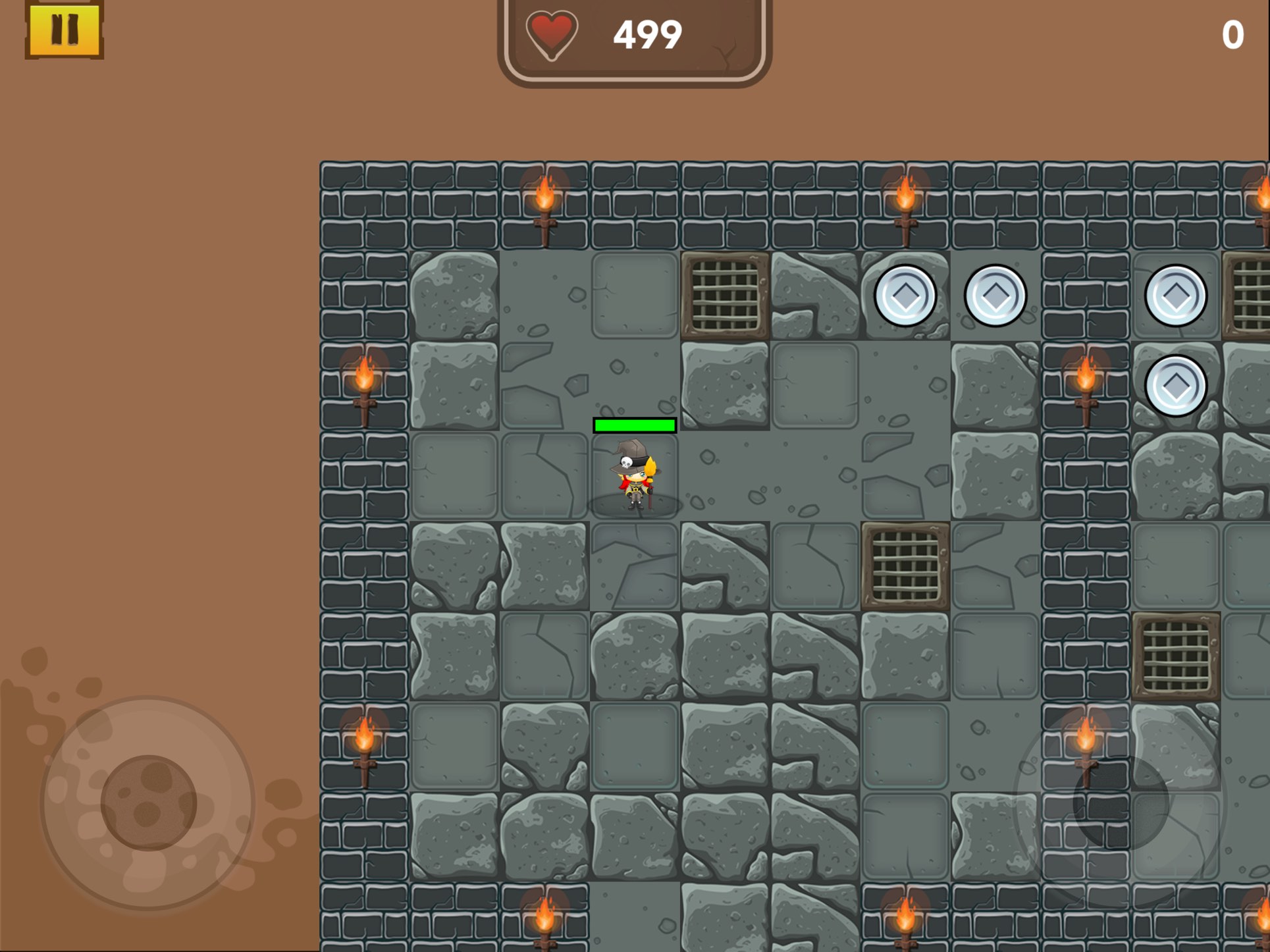Tap the translucent action button

pyautogui.click(x=1121, y=803)
